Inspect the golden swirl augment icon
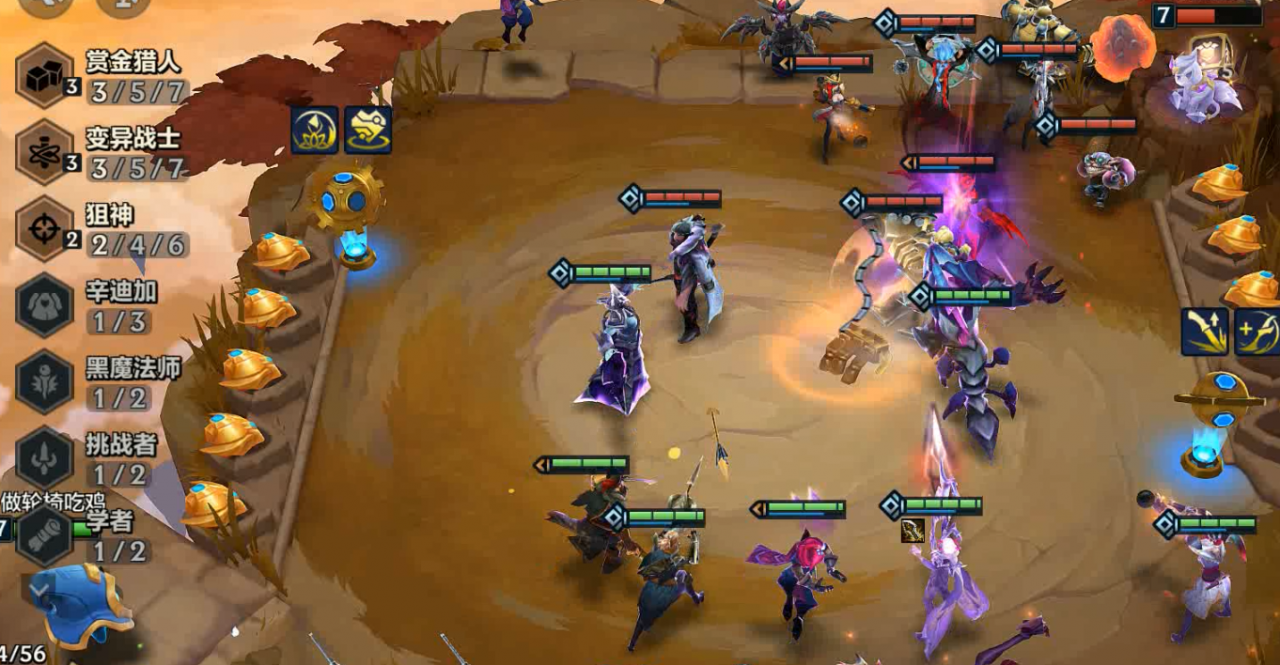Image resolution: width=1280 pixels, height=665 pixels. click(x=367, y=130)
